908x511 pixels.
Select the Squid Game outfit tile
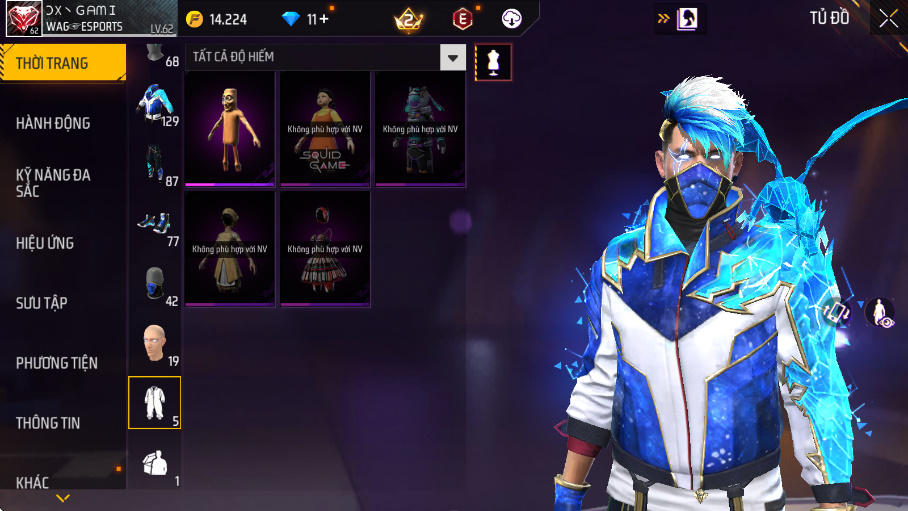coord(324,128)
